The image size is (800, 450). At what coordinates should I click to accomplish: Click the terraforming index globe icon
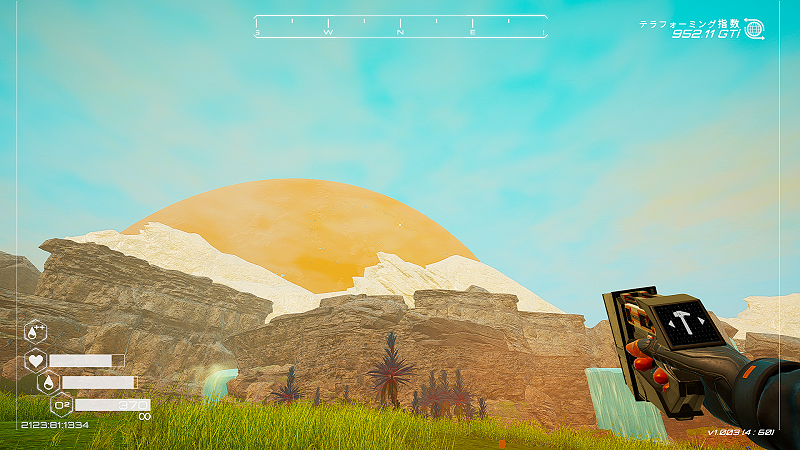[754, 29]
